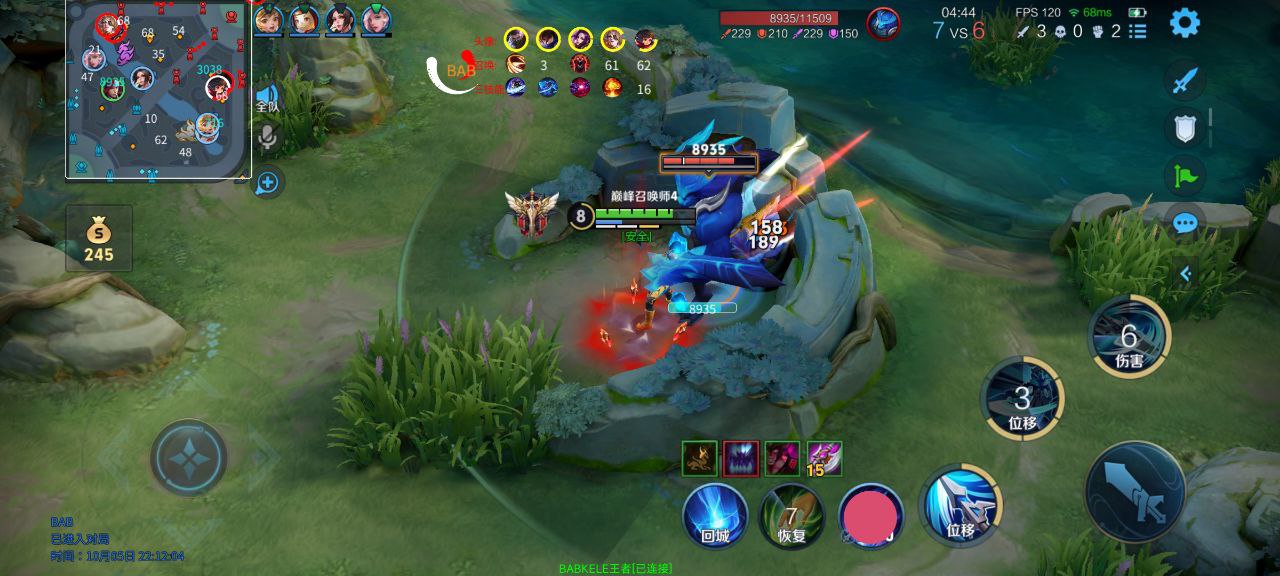Tap the sword basic attack button
Image resolution: width=1280 pixels, height=576 pixels.
[1135, 492]
